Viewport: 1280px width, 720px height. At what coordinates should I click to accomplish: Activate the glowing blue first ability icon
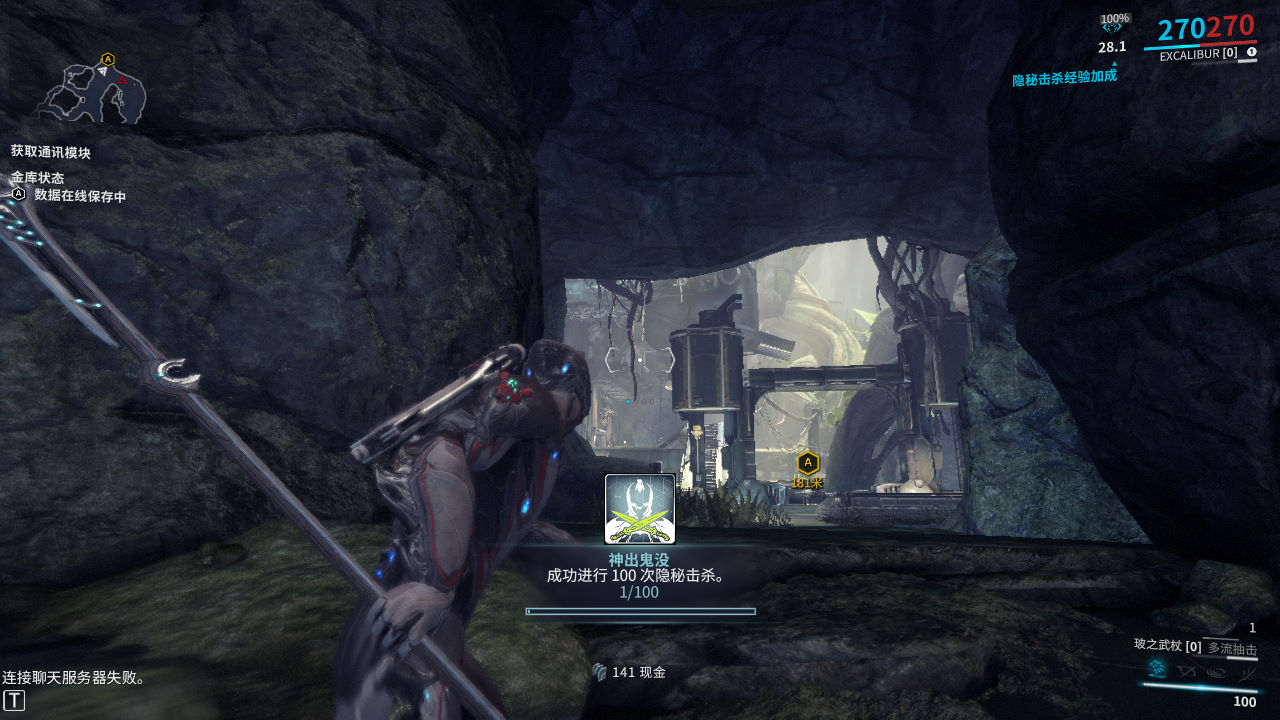click(1157, 668)
